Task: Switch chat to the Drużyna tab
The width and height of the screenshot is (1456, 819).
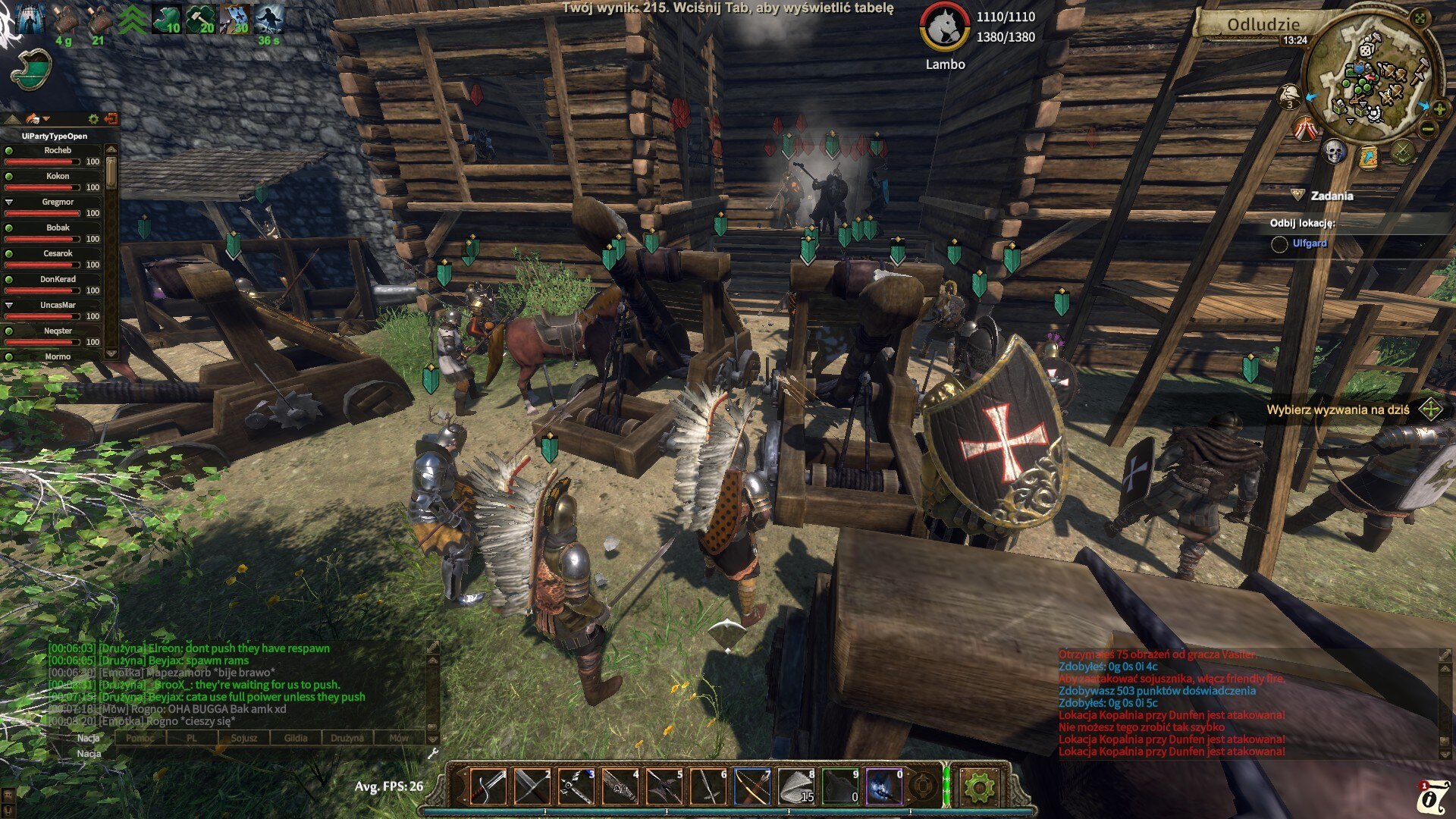Action: point(347,738)
